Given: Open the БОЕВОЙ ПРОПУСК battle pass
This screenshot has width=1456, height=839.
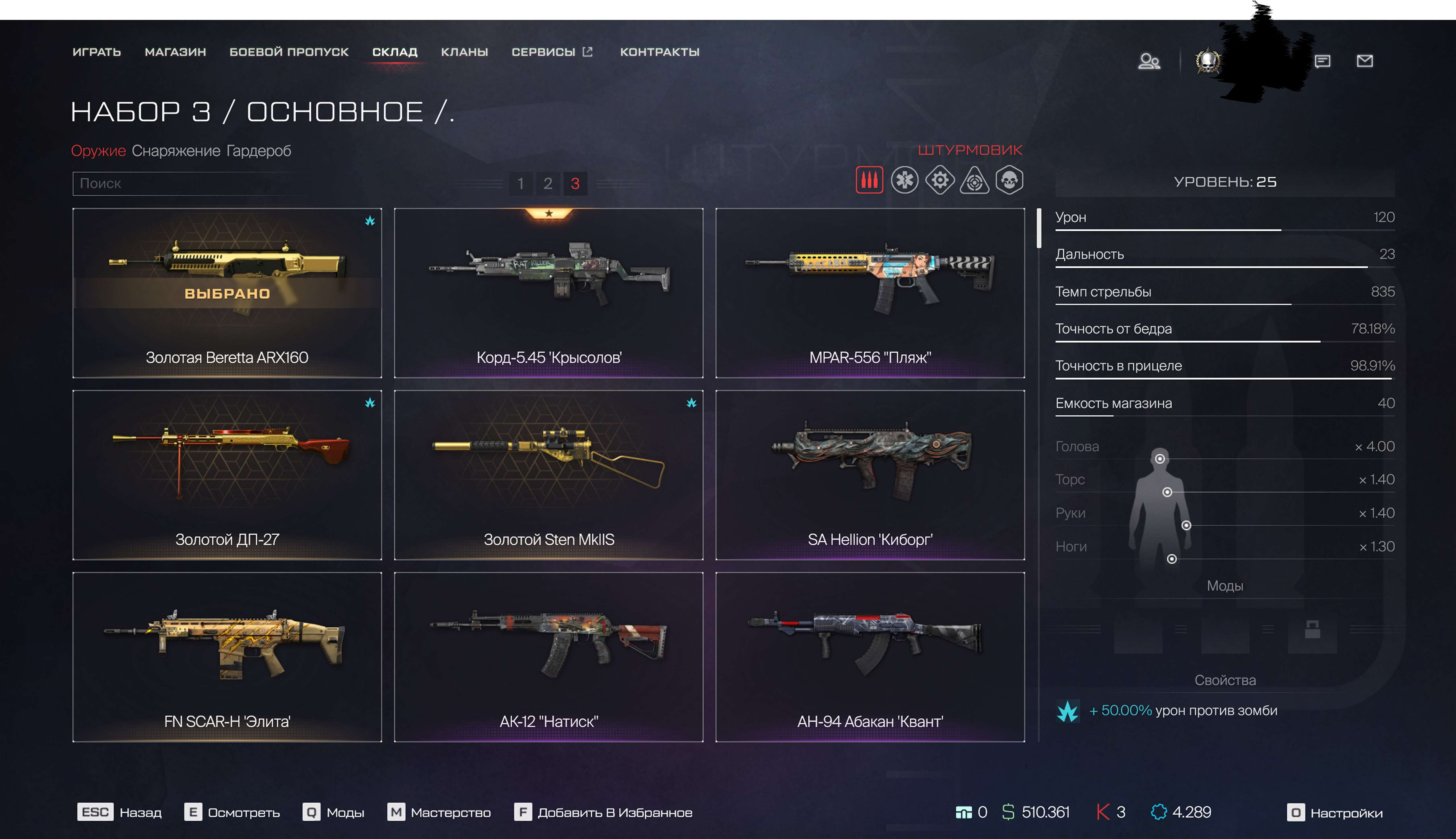Looking at the screenshot, I should 289,52.
